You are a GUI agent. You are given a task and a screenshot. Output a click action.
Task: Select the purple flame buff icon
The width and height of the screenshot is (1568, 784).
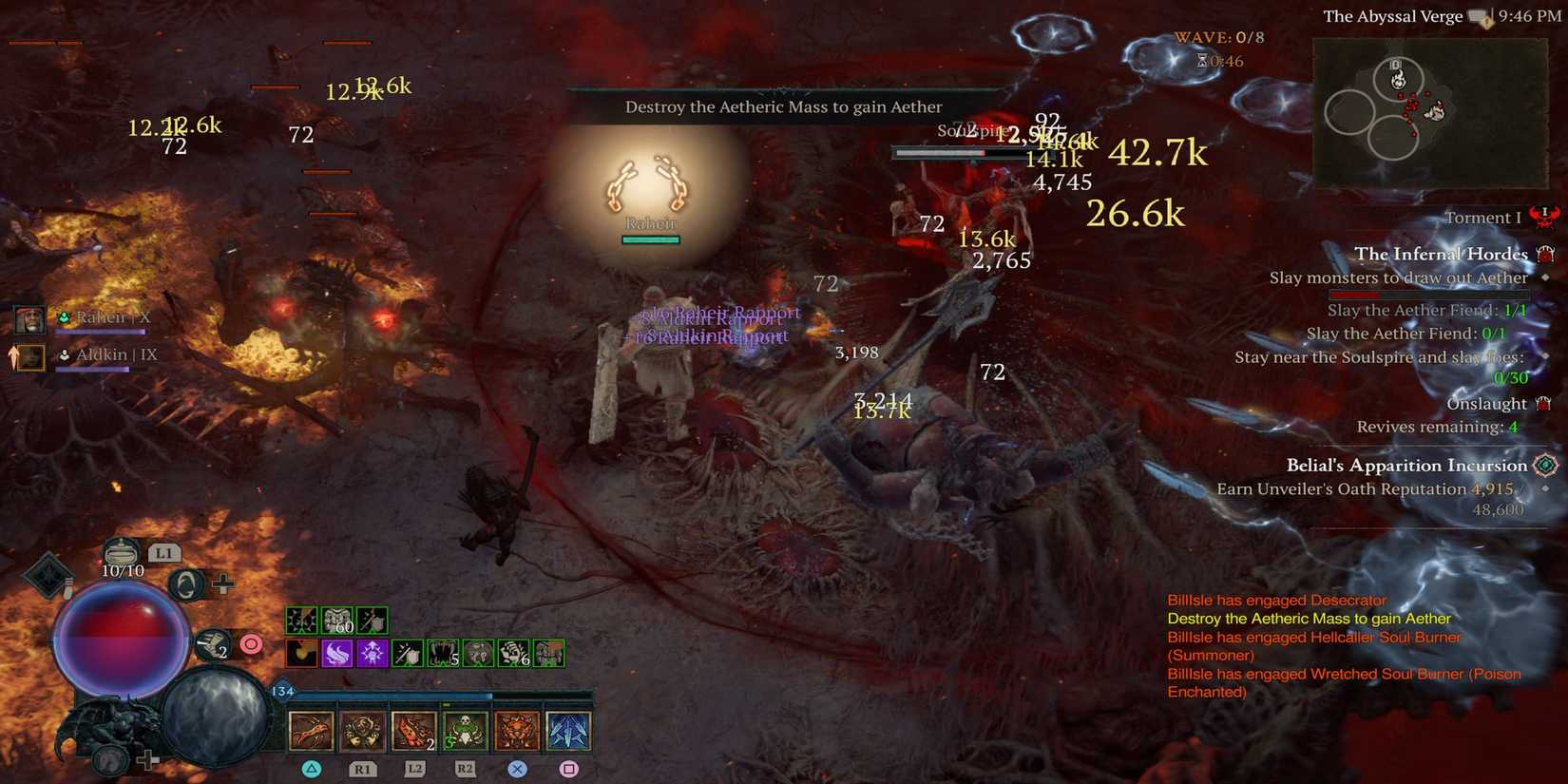click(338, 653)
